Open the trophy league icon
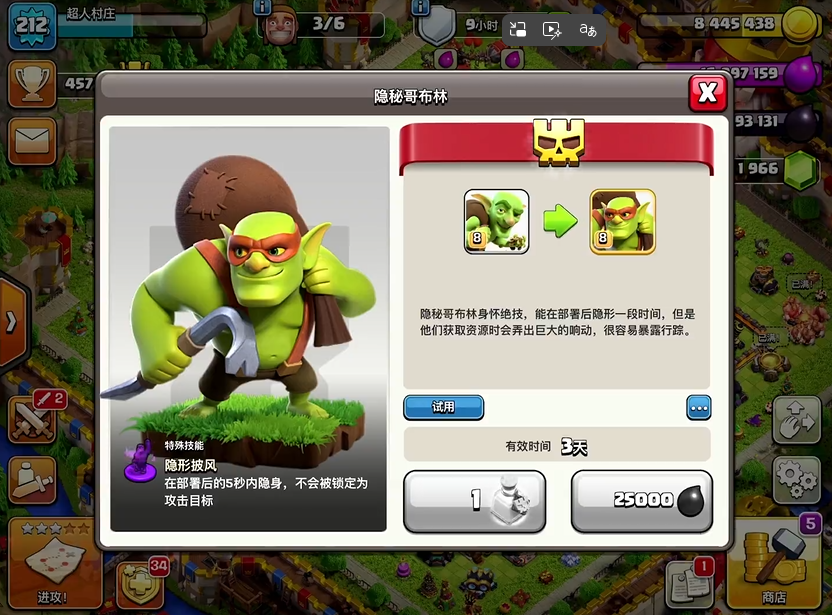The width and height of the screenshot is (832, 615). coord(32,84)
